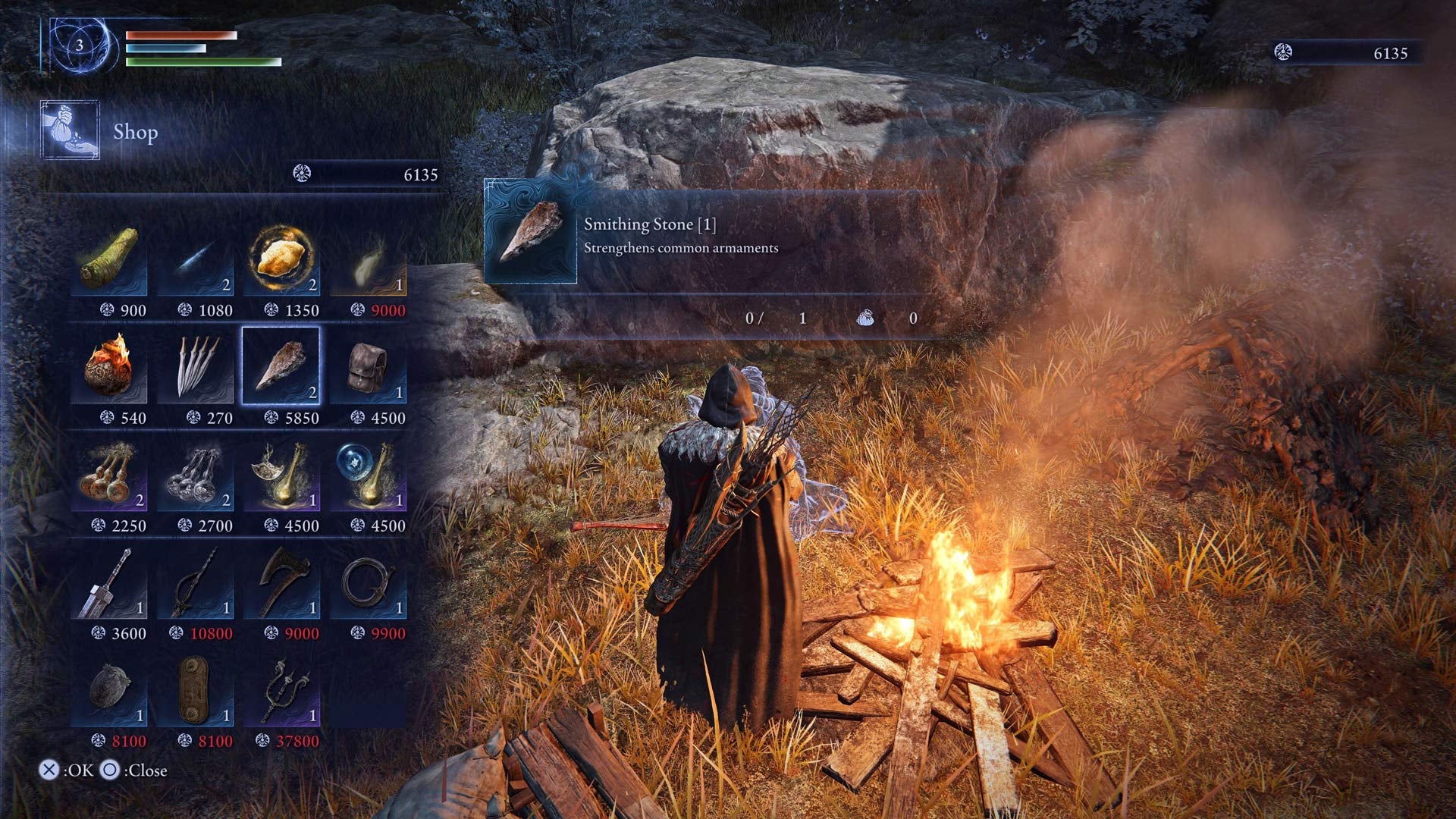
Task: Click the Shop hand emblem icon
Action: point(70,131)
